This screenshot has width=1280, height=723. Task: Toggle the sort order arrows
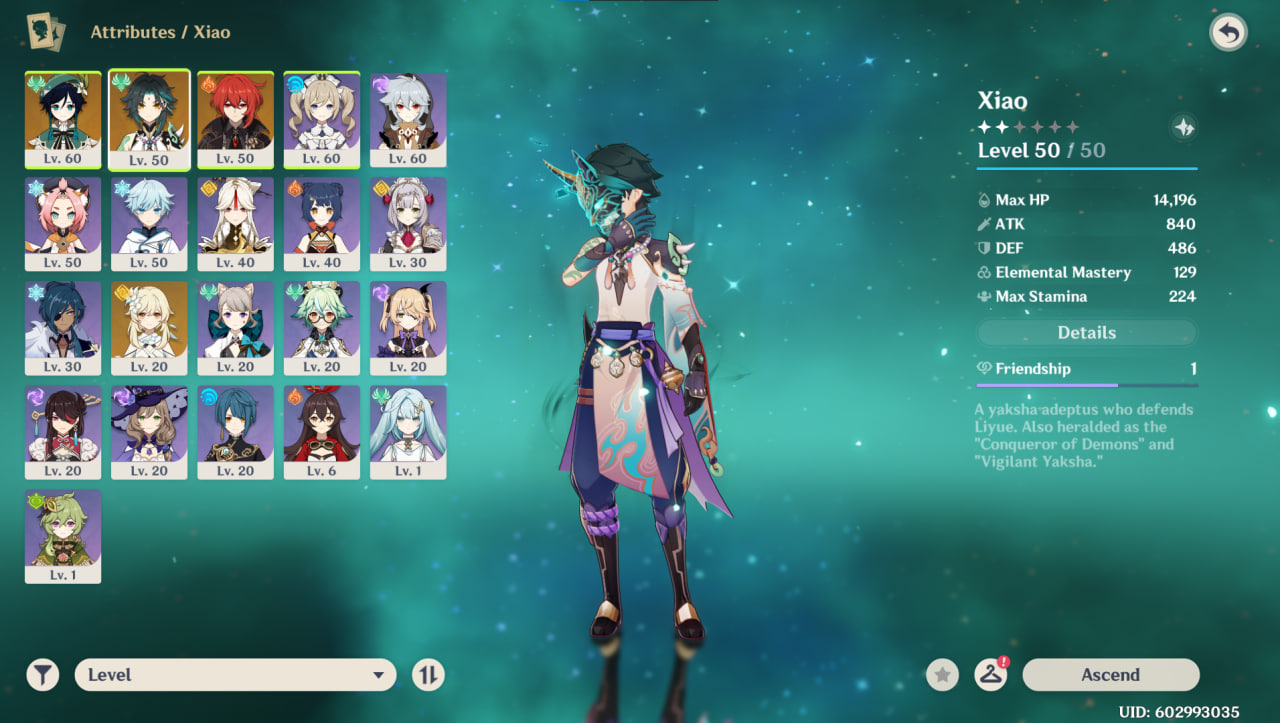pos(428,675)
